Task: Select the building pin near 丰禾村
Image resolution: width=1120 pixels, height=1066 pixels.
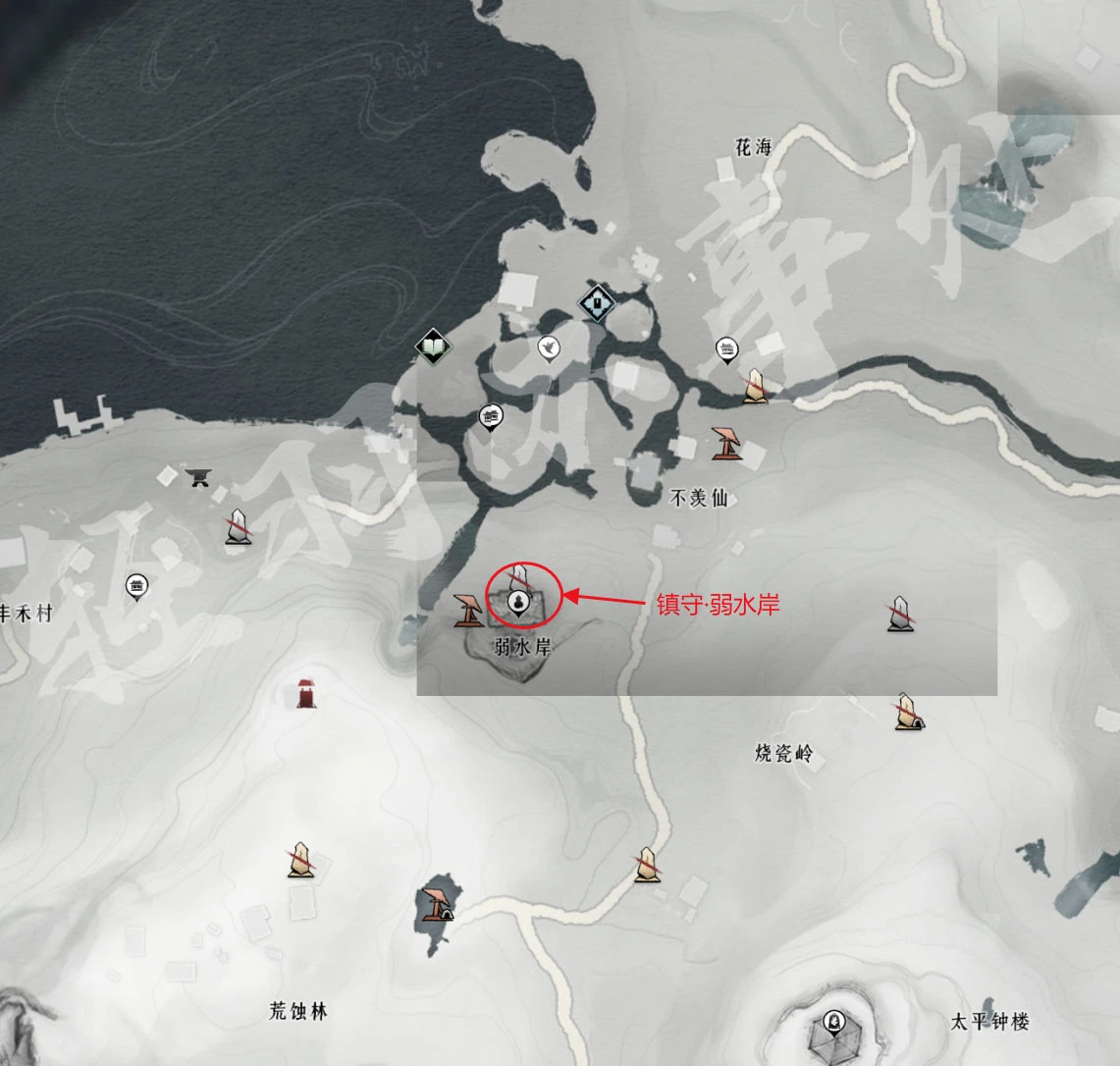Action: click(x=136, y=587)
